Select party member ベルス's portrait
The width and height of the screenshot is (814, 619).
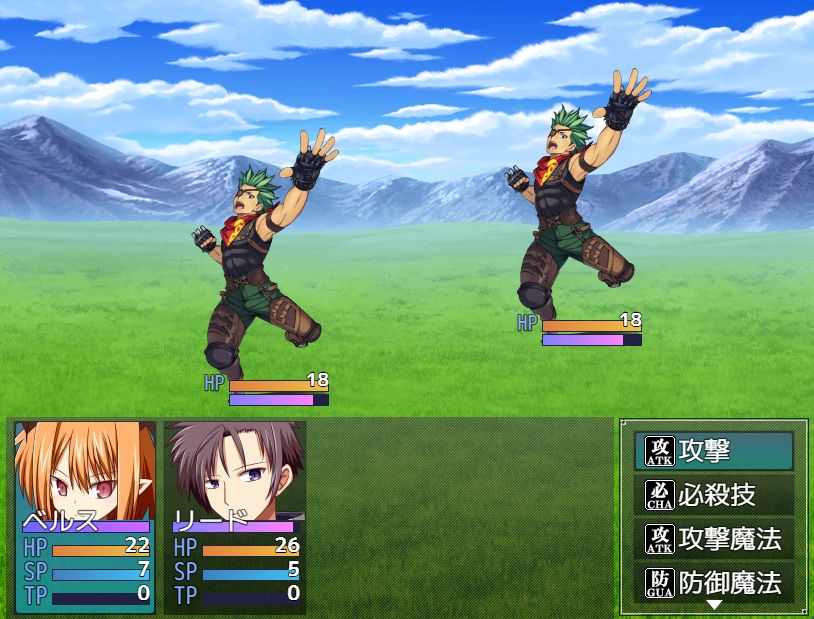point(85,470)
